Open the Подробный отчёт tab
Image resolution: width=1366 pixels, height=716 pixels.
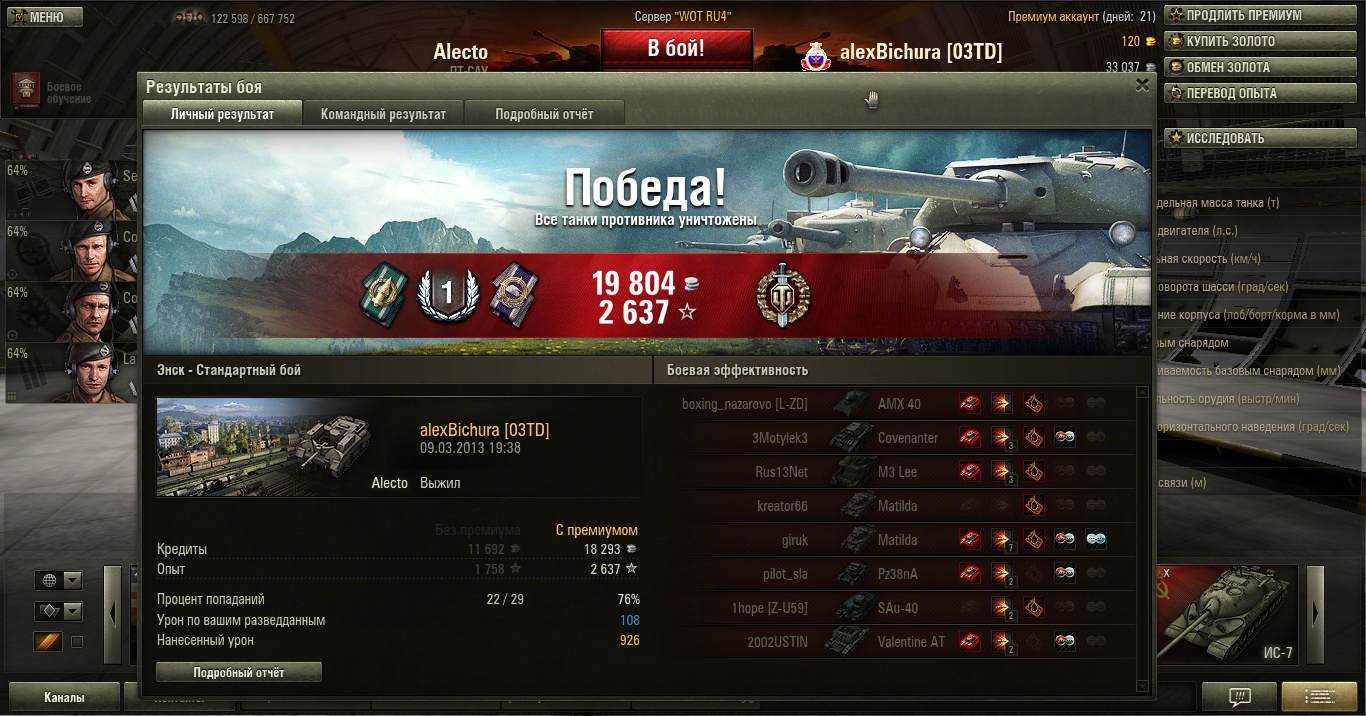544,114
